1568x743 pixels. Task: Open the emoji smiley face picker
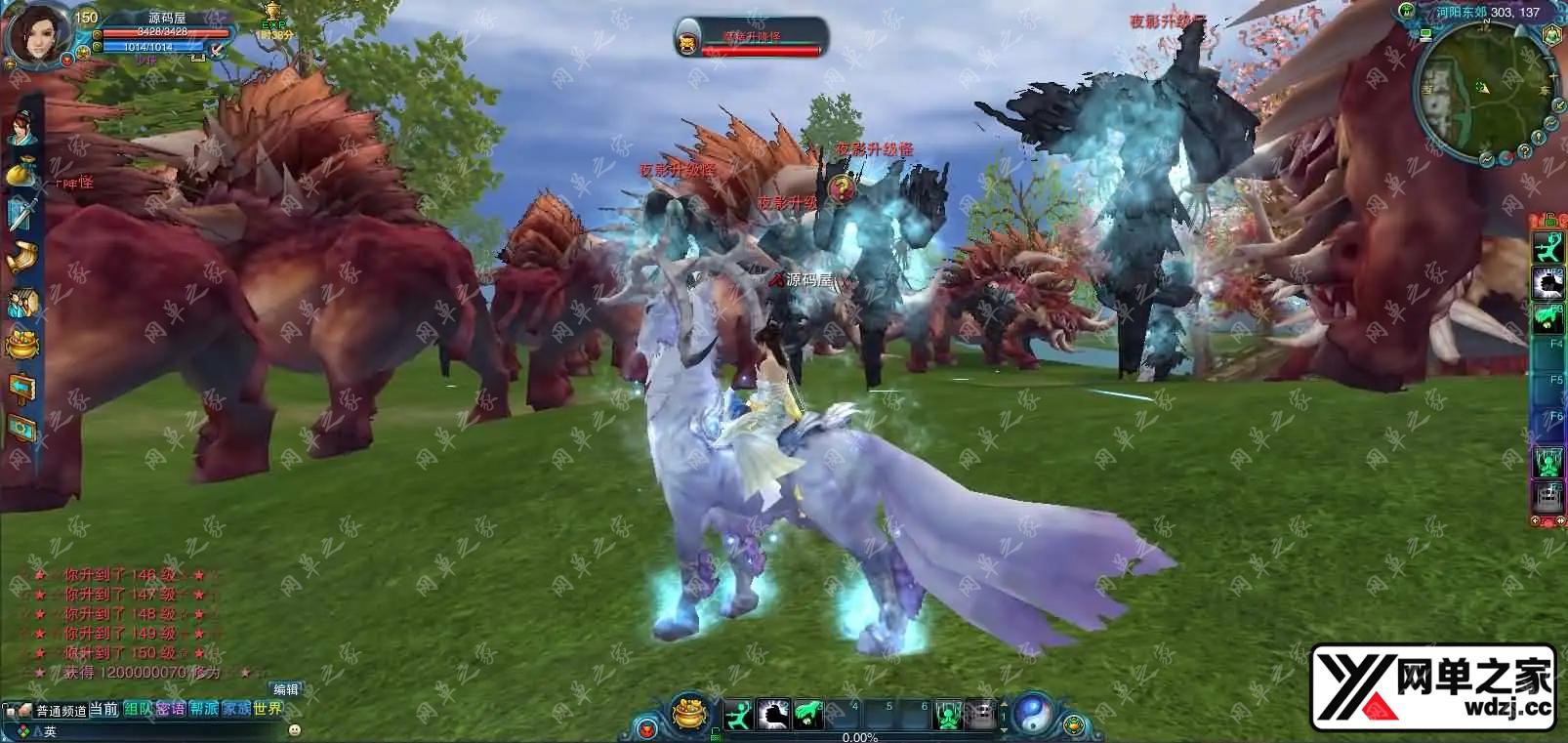[295, 729]
